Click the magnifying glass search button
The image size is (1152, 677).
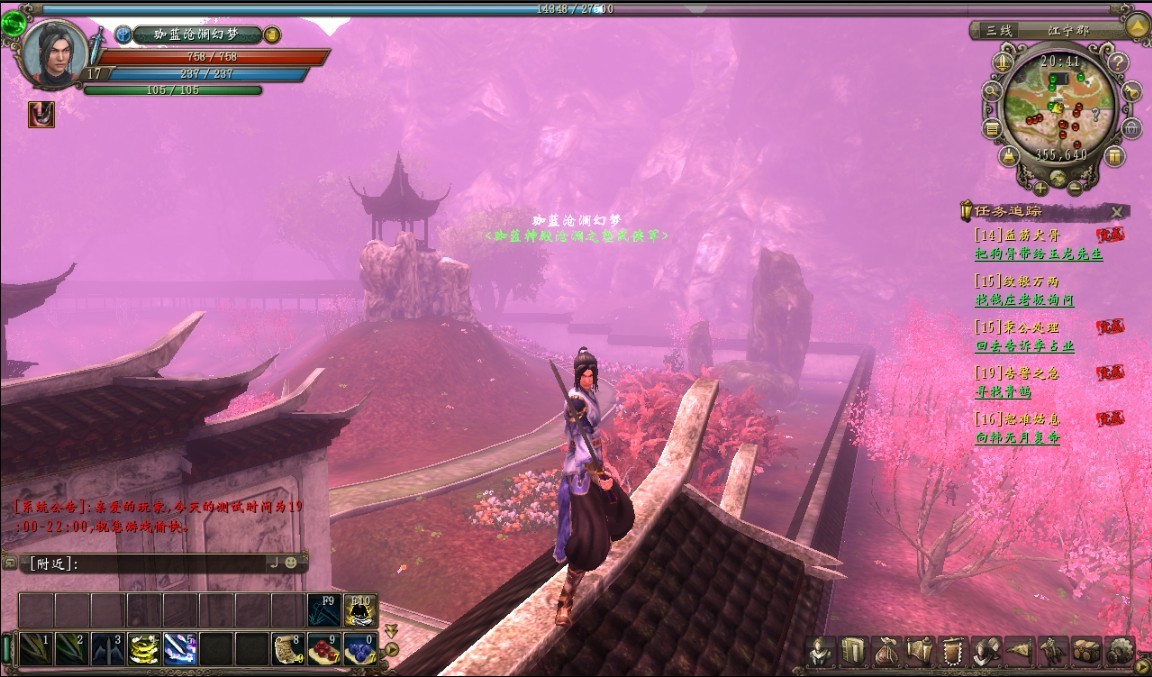coord(992,91)
